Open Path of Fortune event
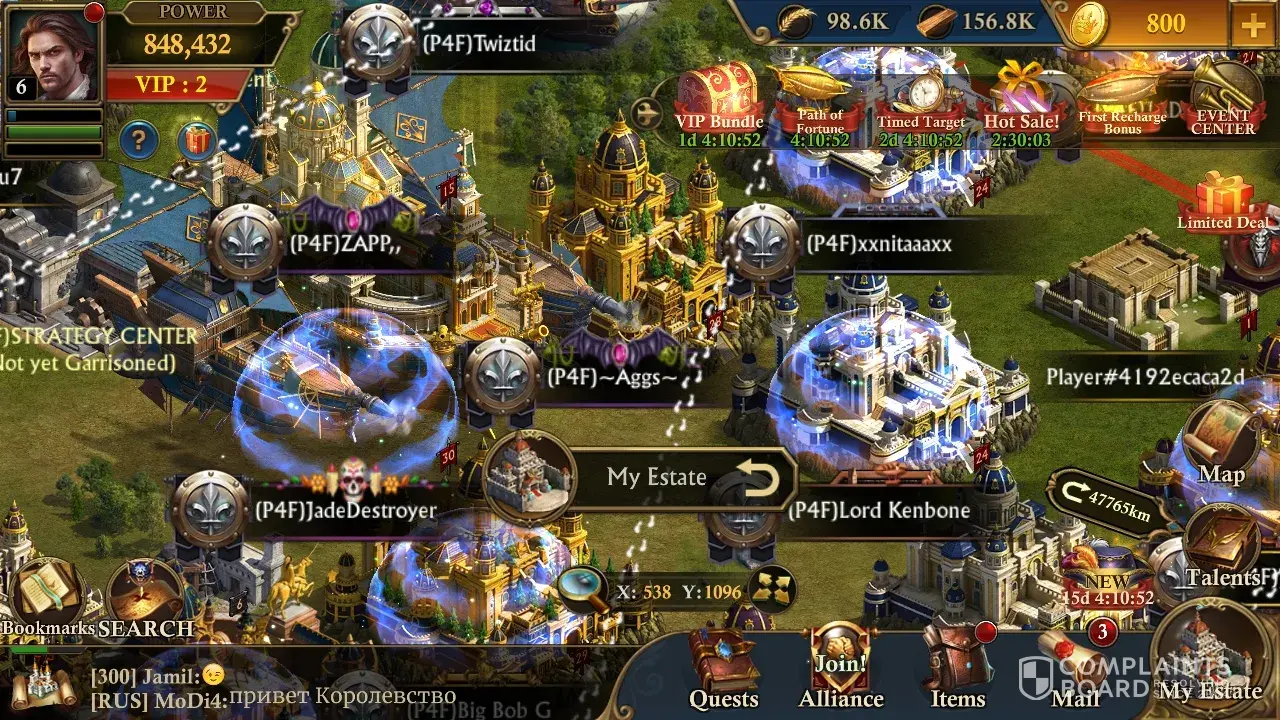The image size is (1280, 720). click(820, 100)
